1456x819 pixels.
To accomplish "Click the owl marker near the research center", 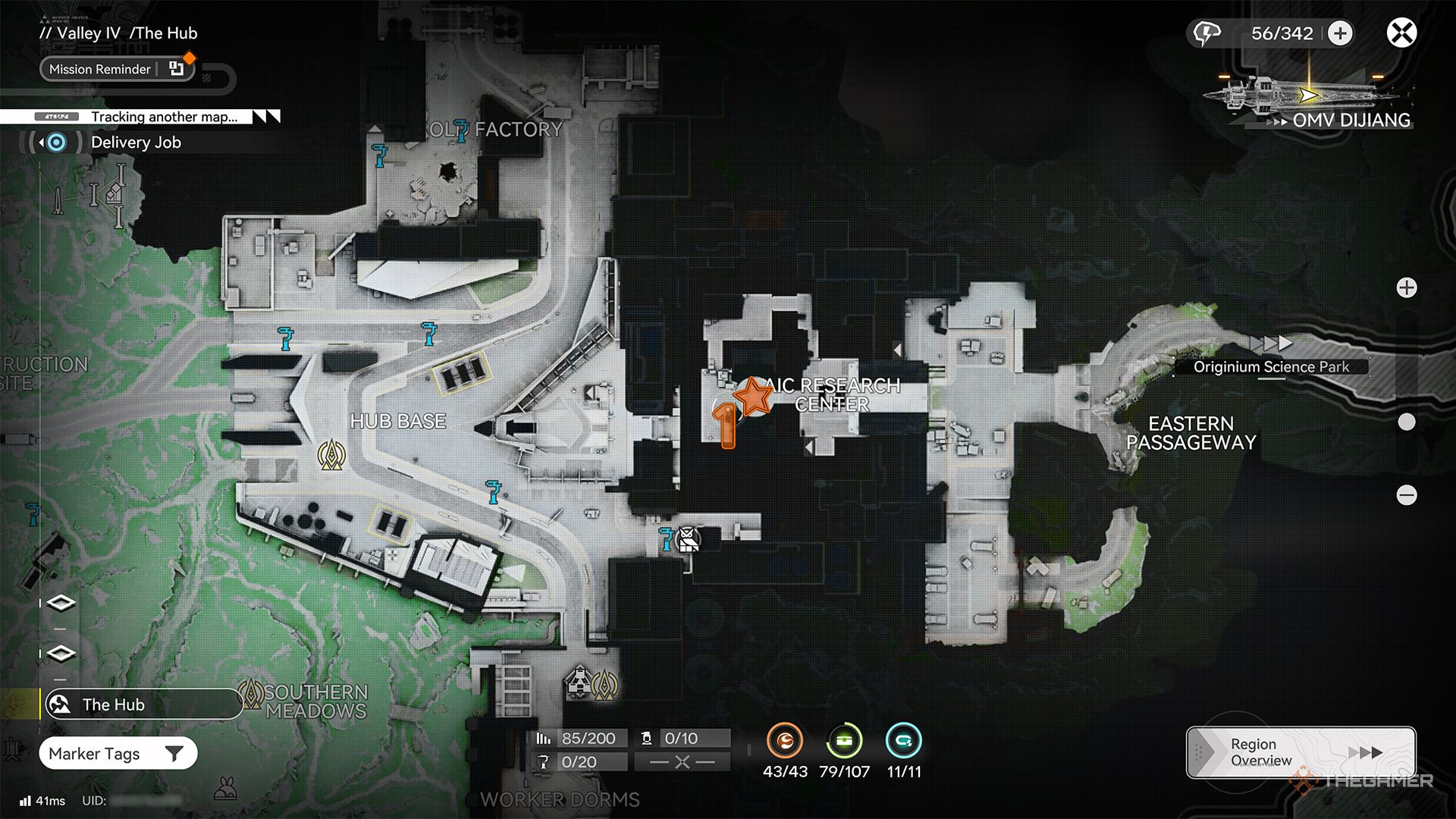I will (x=688, y=540).
